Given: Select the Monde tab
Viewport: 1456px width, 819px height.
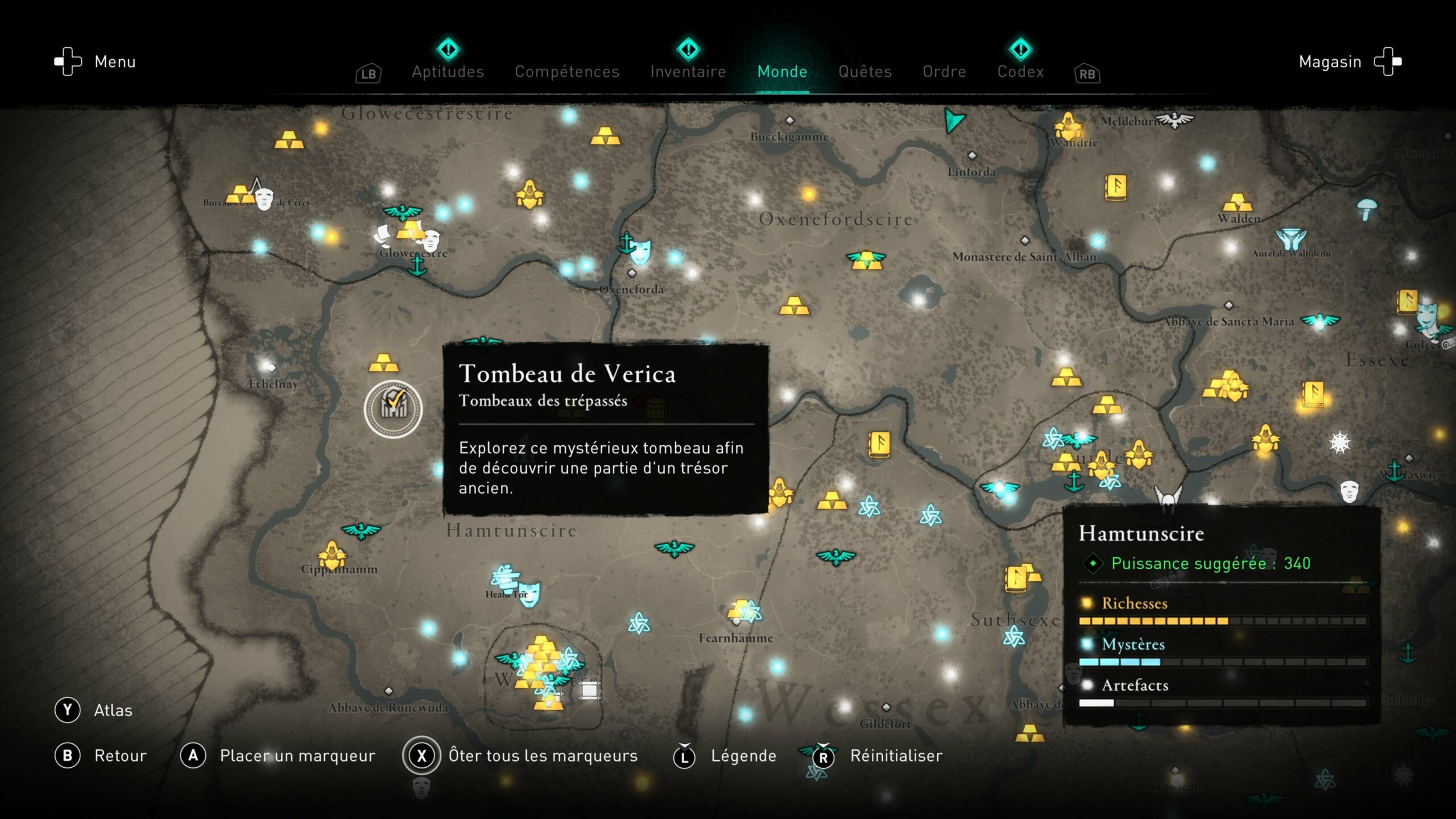Looking at the screenshot, I should (782, 72).
